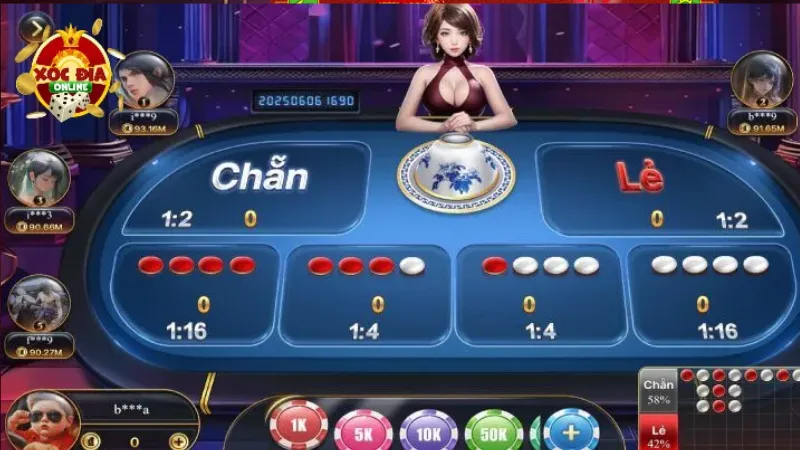View the avatar of the 90.27M player
Screen dimensions: 800x450
pos(37,302)
